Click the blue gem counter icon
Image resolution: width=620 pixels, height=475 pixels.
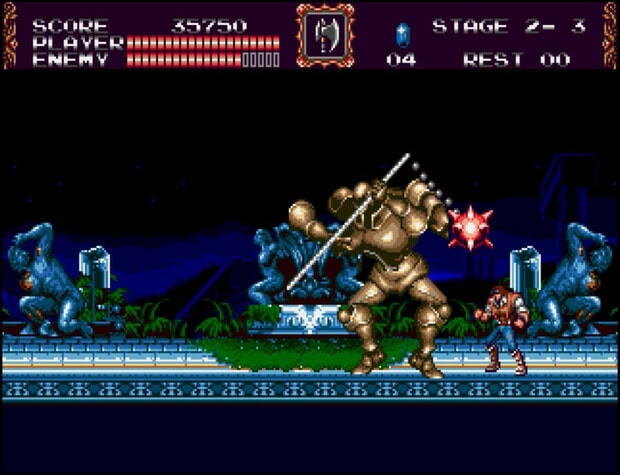[x=402, y=34]
